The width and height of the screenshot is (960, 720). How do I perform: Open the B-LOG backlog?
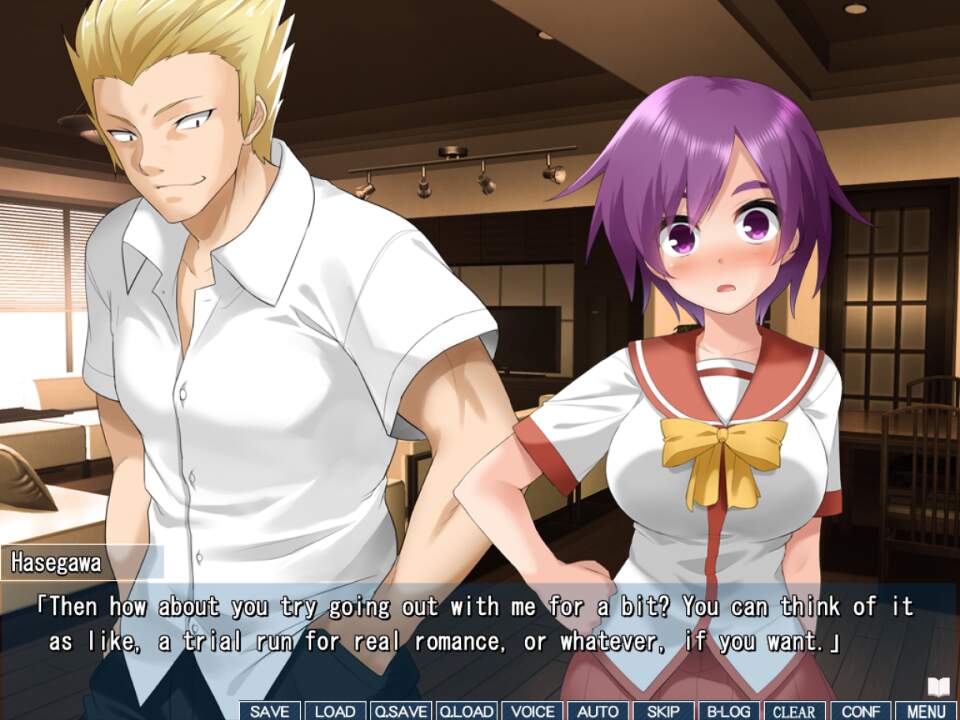[x=729, y=711]
